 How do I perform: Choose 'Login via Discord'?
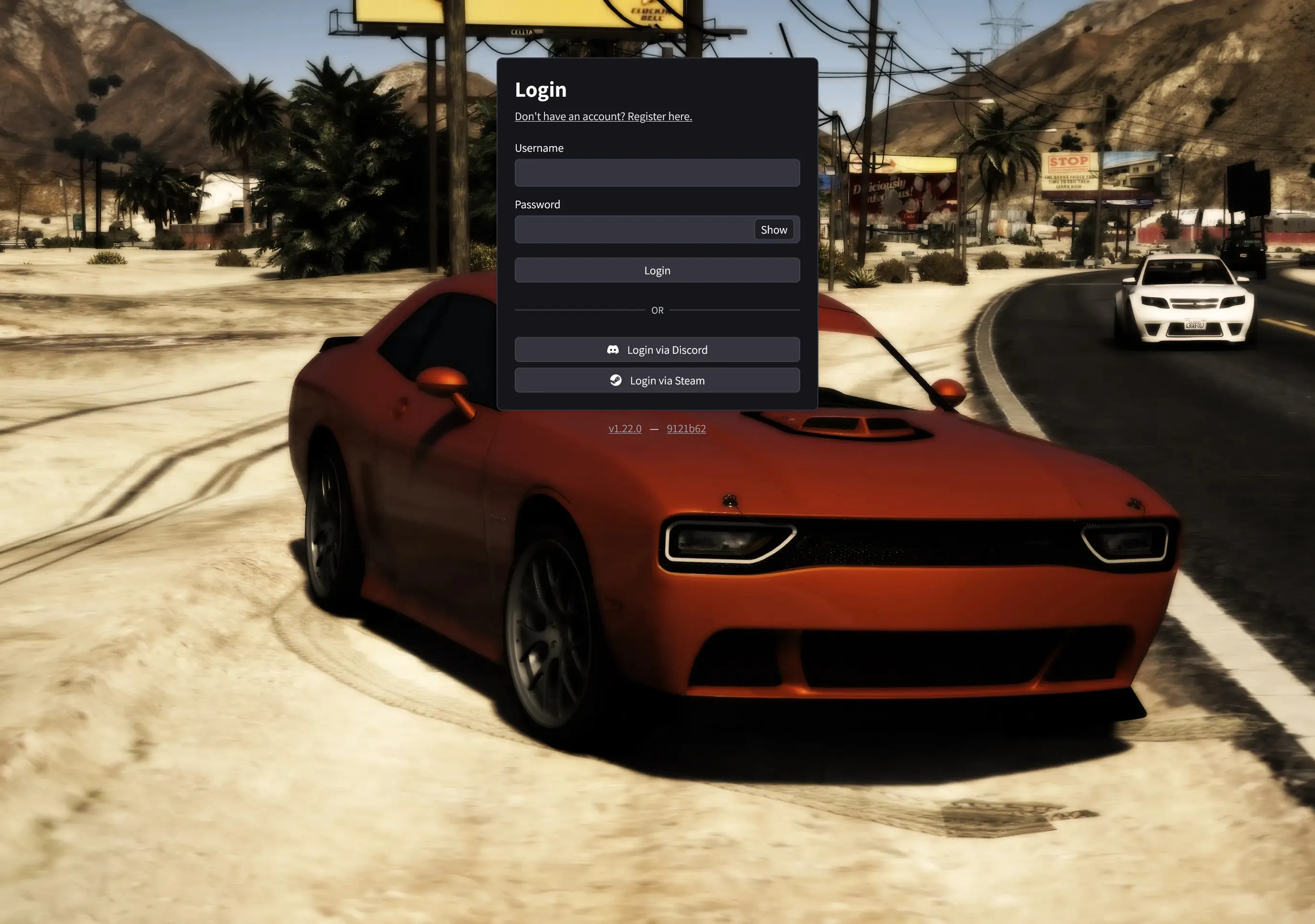(657, 349)
